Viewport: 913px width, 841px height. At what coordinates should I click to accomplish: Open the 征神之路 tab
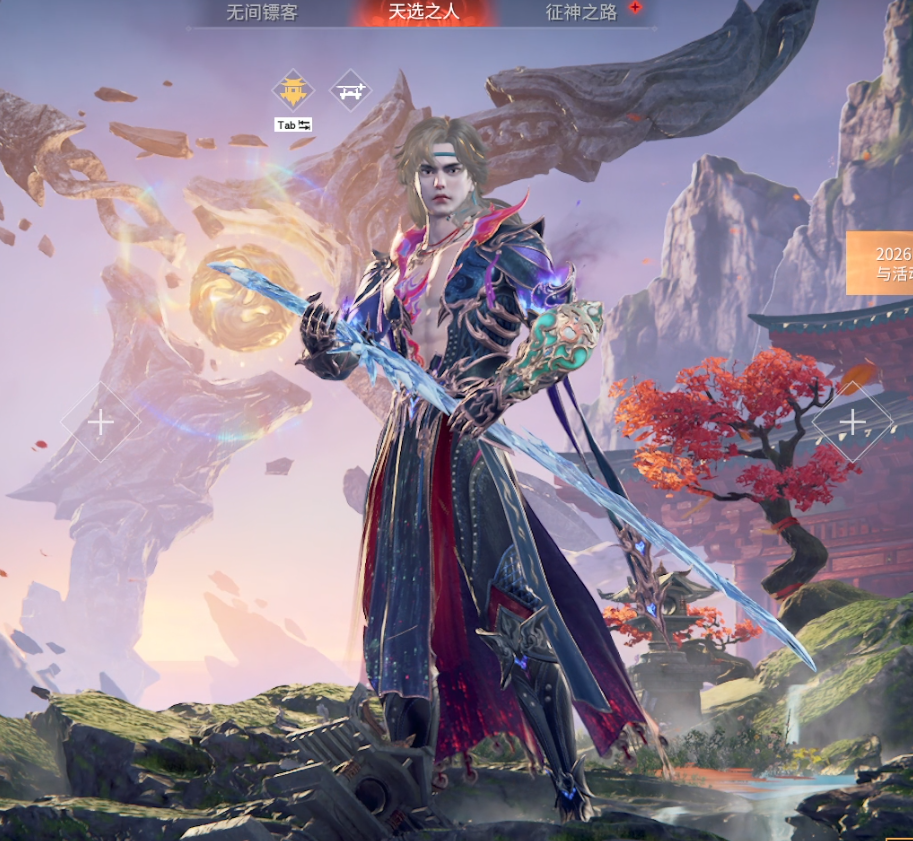pyautogui.click(x=582, y=13)
